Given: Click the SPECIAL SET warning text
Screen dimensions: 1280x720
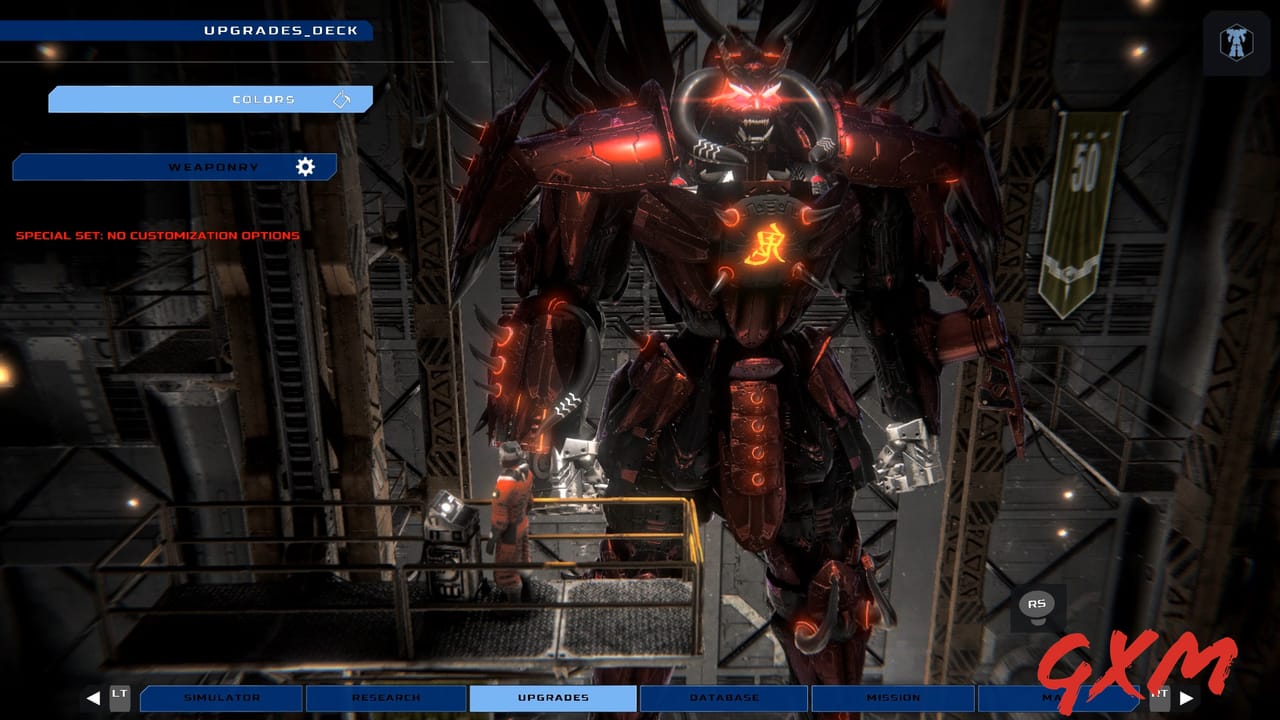Looking at the screenshot, I should point(156,234).
